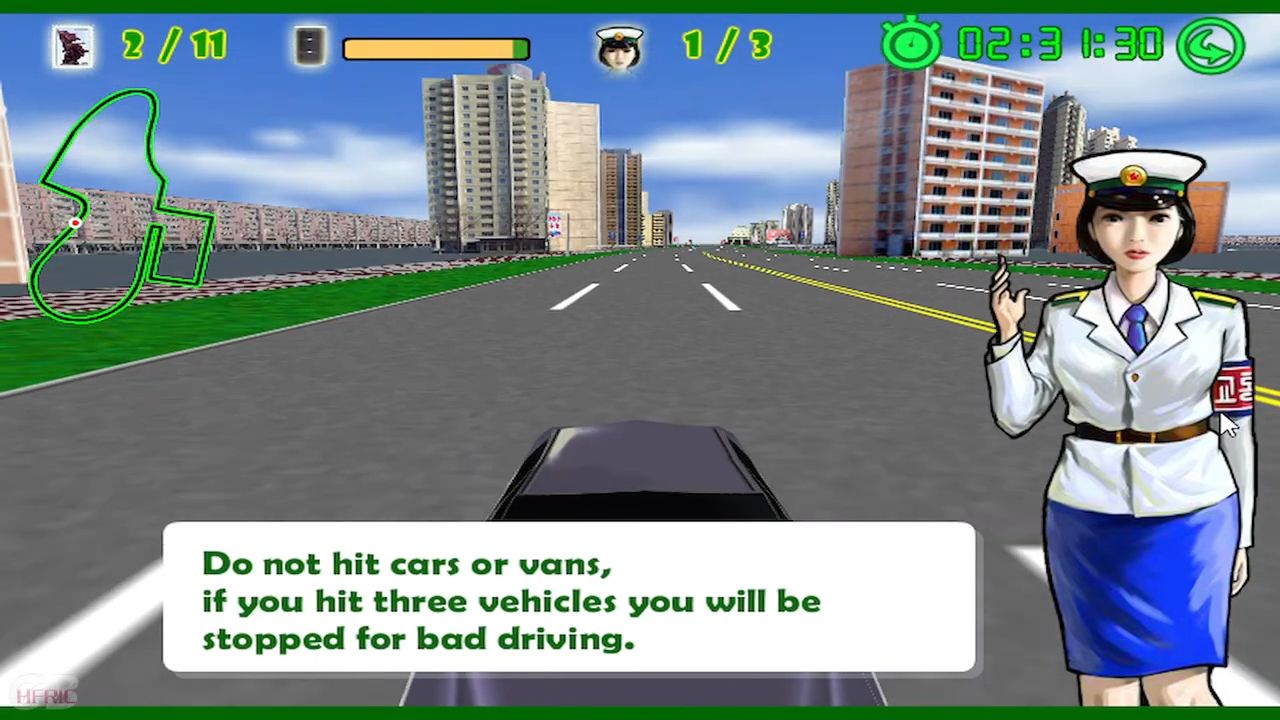Viewport: 1280px width, 720px height.
Task: Click the green stopwatch timer icon
Action: [911, 45]
